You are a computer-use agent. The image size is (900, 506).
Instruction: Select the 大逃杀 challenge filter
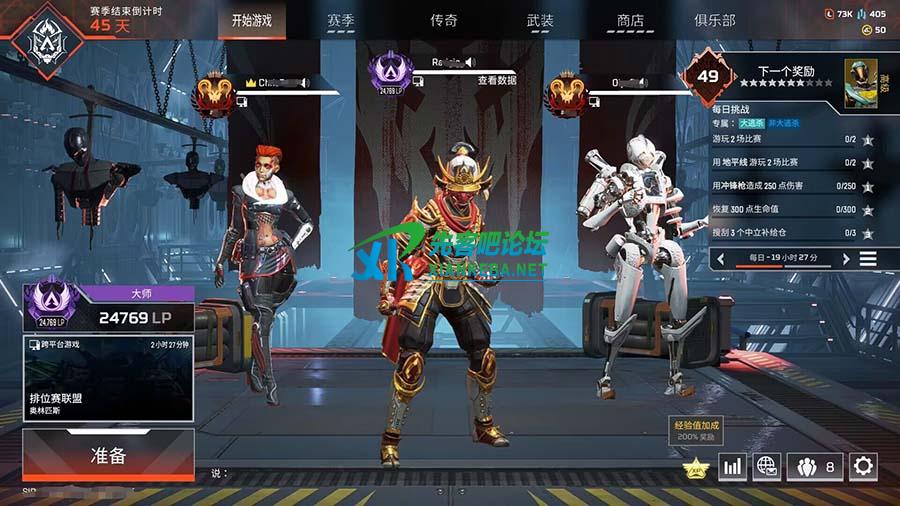751,123
